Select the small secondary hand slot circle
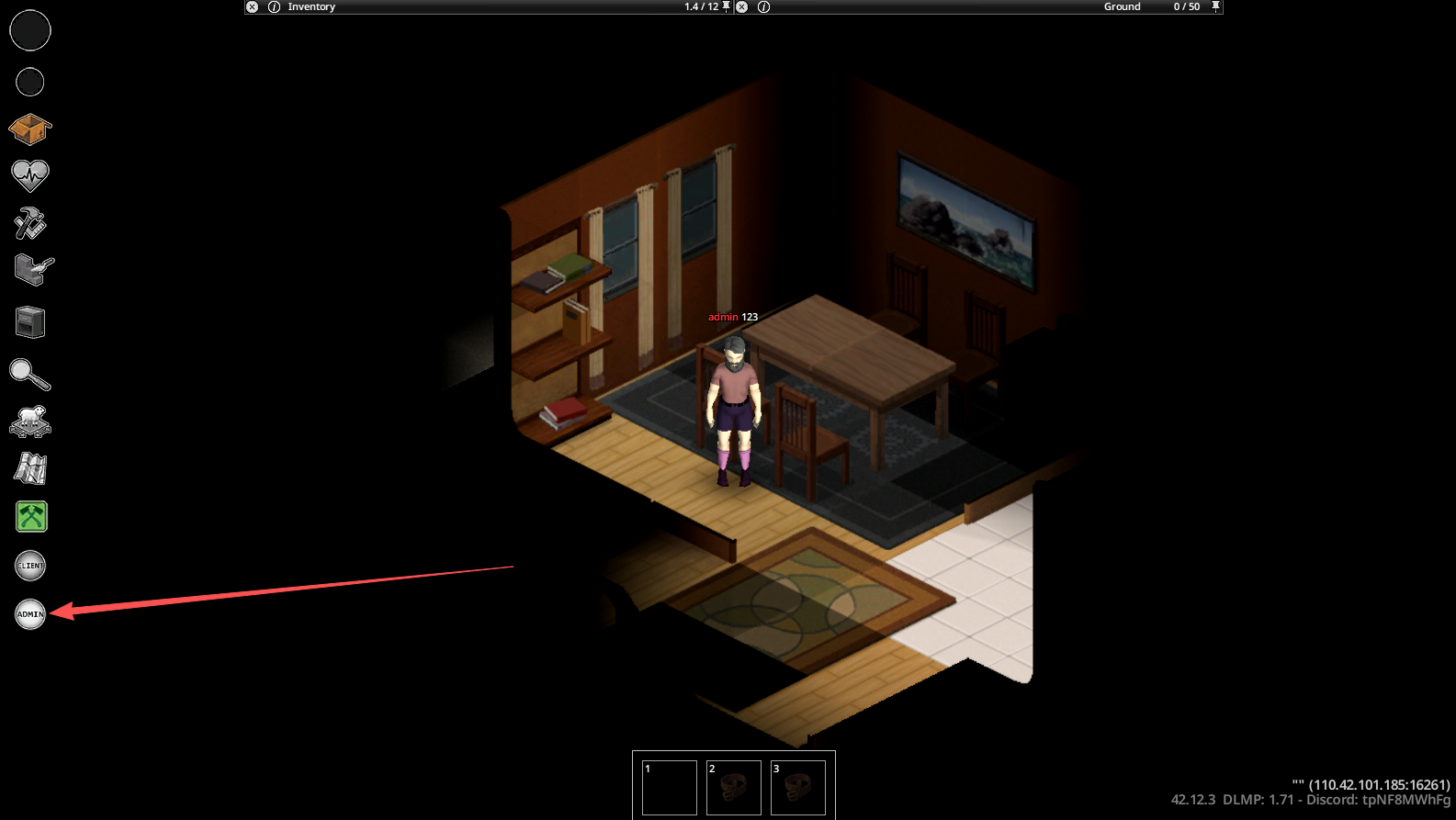 [x=30, y=83]
